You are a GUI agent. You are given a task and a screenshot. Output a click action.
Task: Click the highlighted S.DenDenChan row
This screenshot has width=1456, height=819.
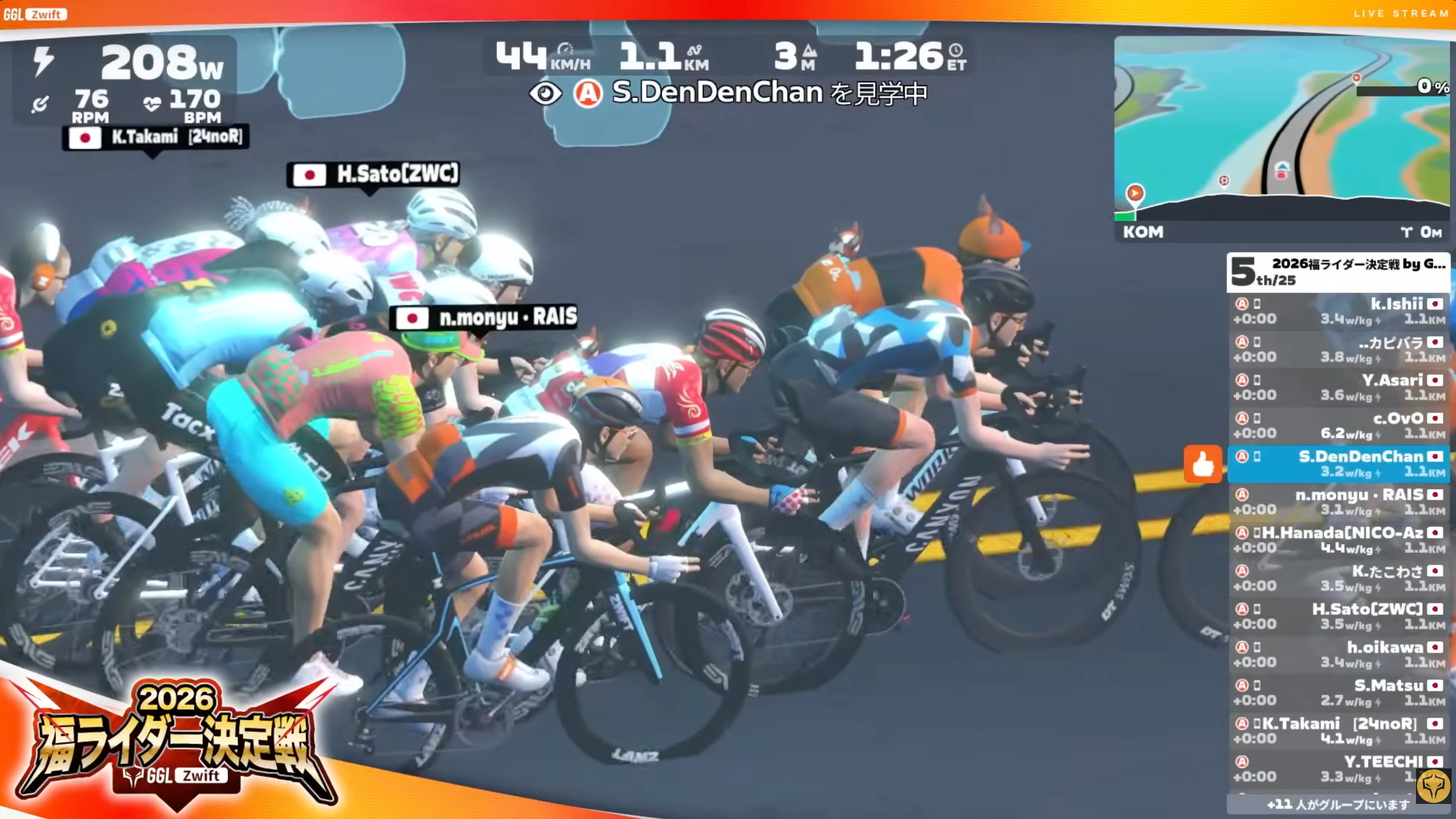click(x=1337, y=464)
